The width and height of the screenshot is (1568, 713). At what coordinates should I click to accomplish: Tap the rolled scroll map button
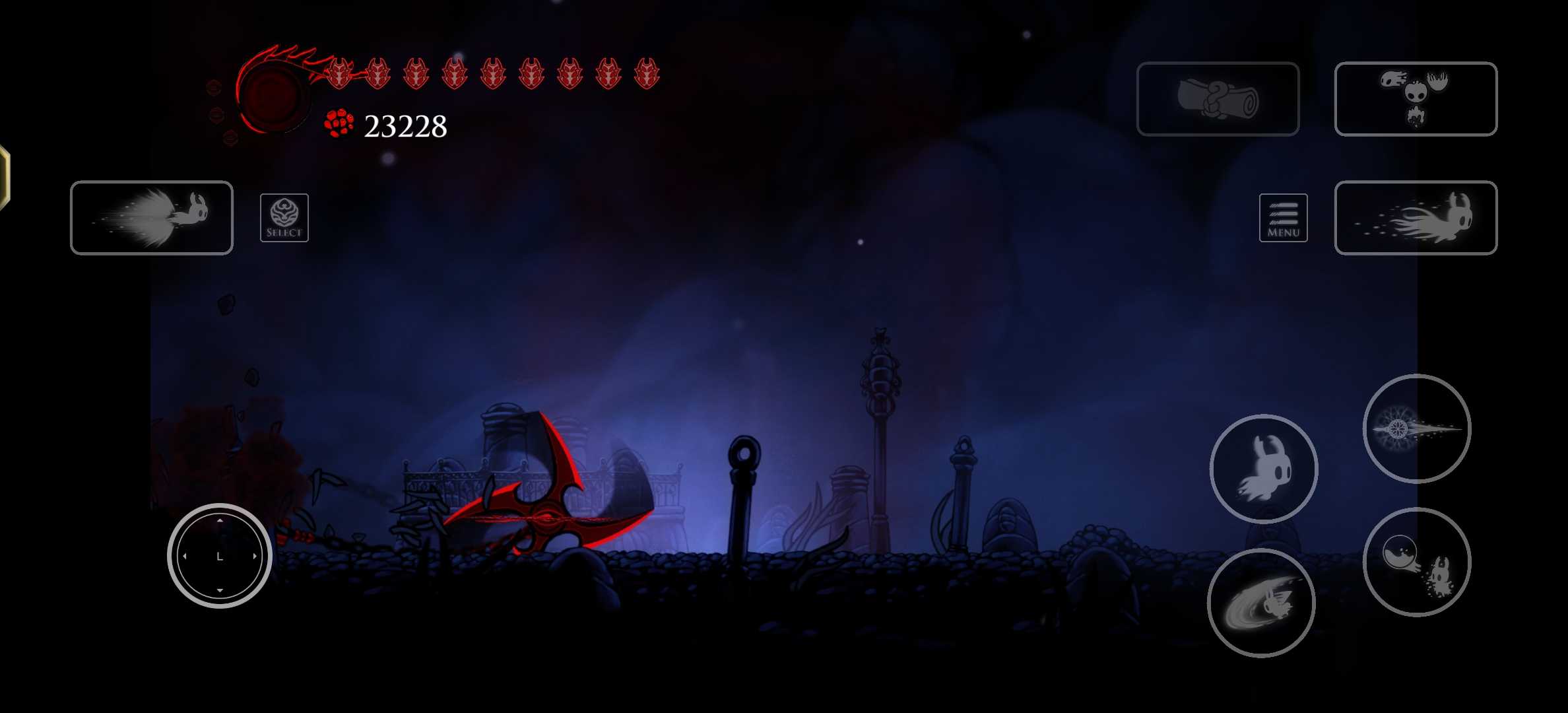tap(1218, 99)
